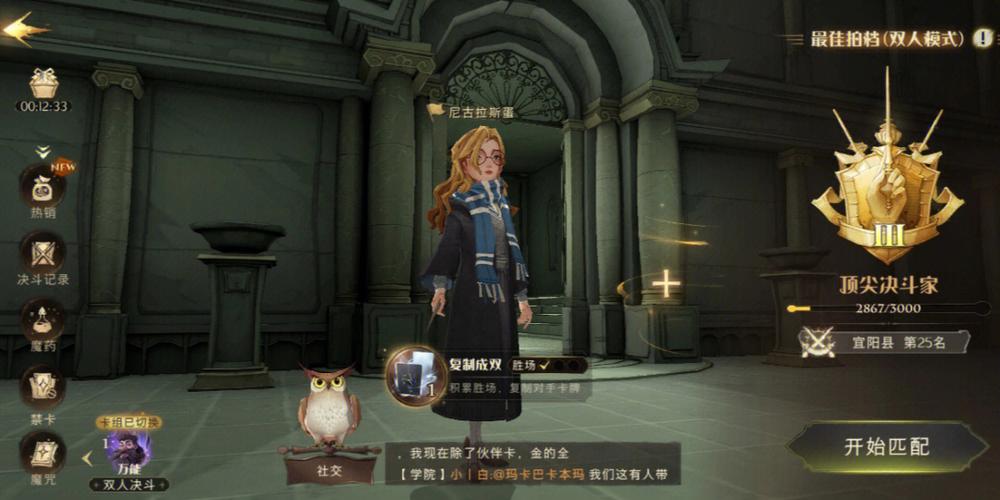1000x500 pixels.
Task: Expand the chevron above the 热销 icon
Action: (x=43, y=152)
